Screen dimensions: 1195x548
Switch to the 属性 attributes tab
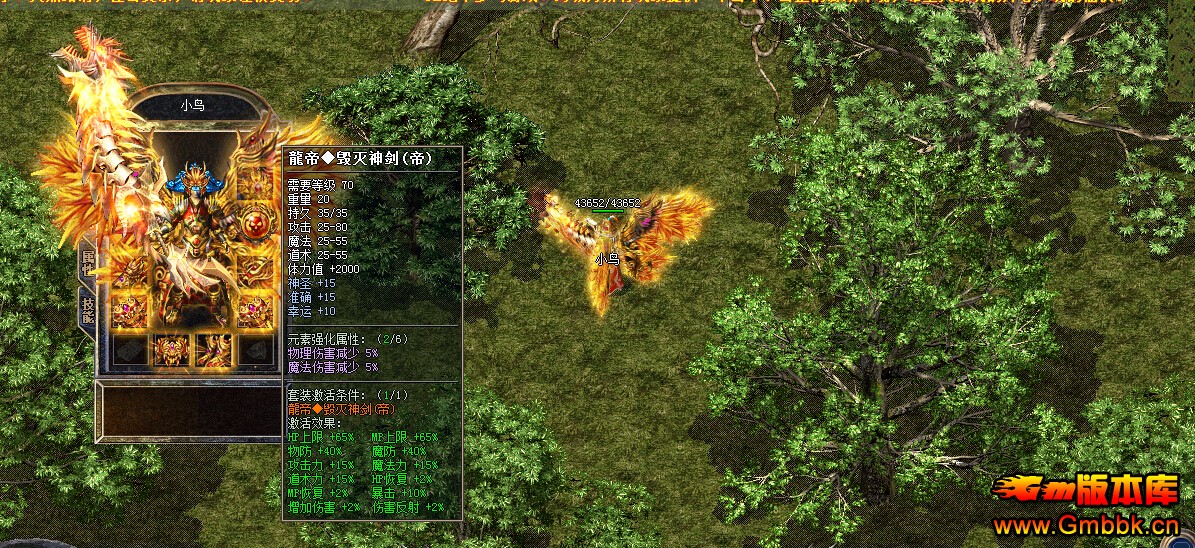pos(87,262)
